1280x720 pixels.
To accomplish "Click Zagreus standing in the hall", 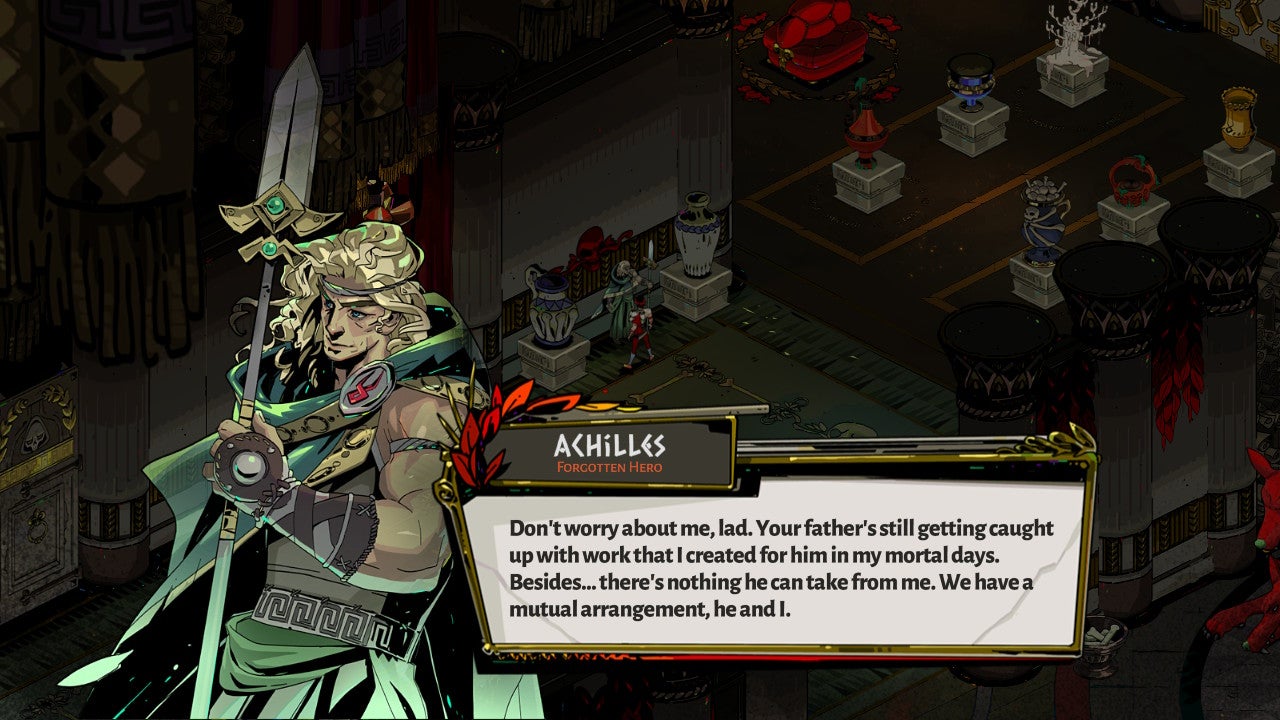I will [x=638, y=325].
